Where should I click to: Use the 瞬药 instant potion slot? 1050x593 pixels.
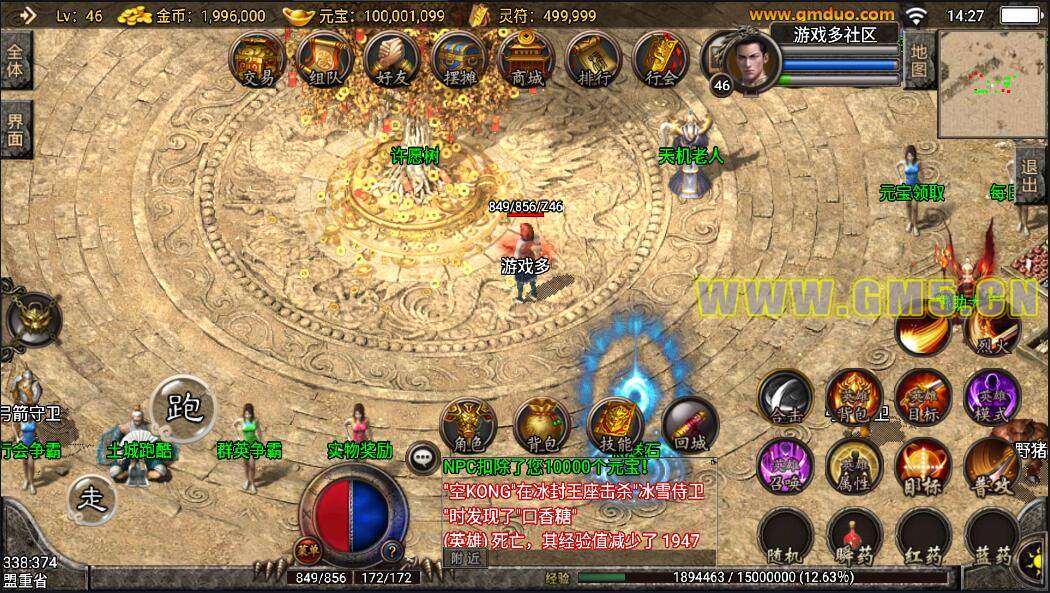(x=855, y=536)
